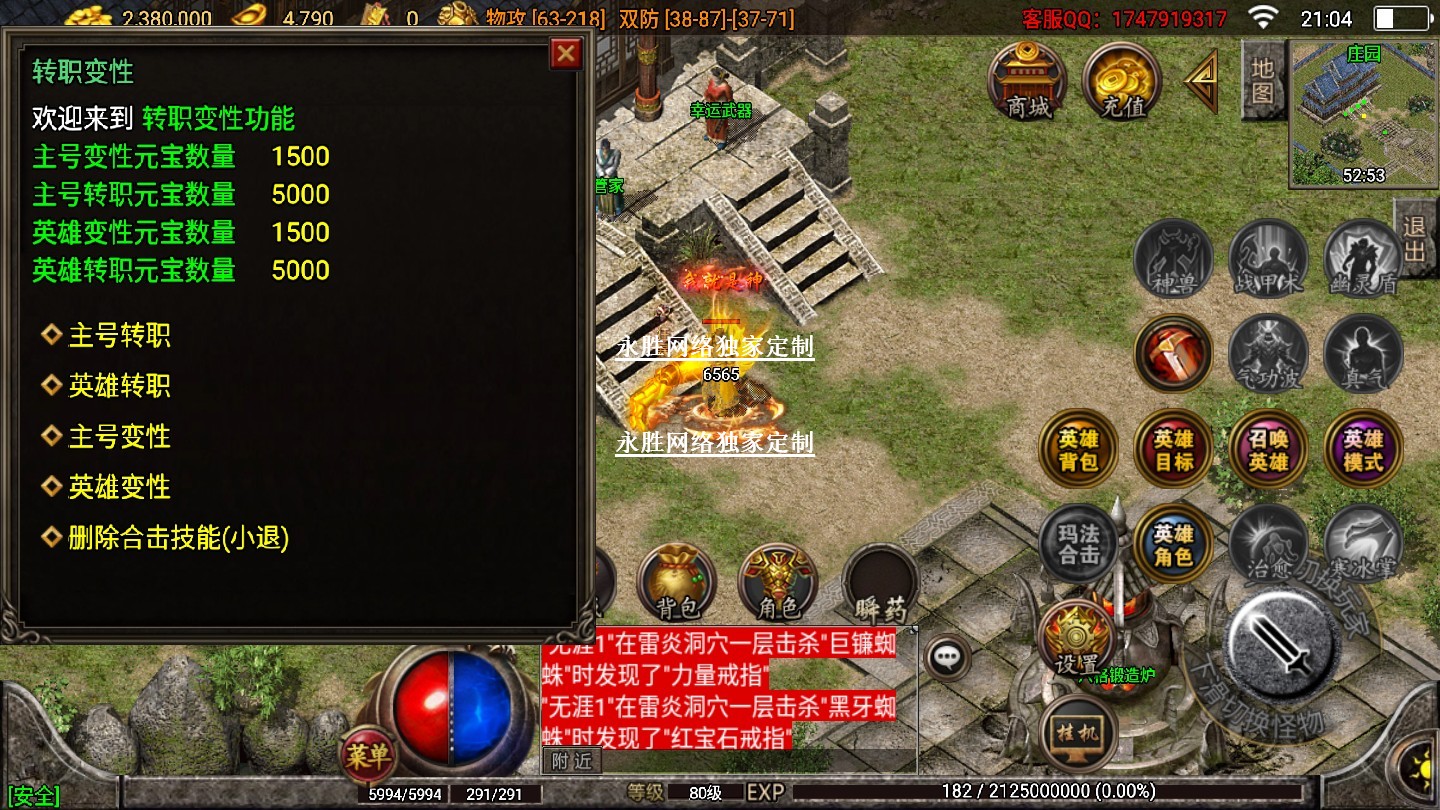This screenshot has width=1440, height=810.
Task: Select 删除合击技能(小退) option
Action: tap(178, 539)
